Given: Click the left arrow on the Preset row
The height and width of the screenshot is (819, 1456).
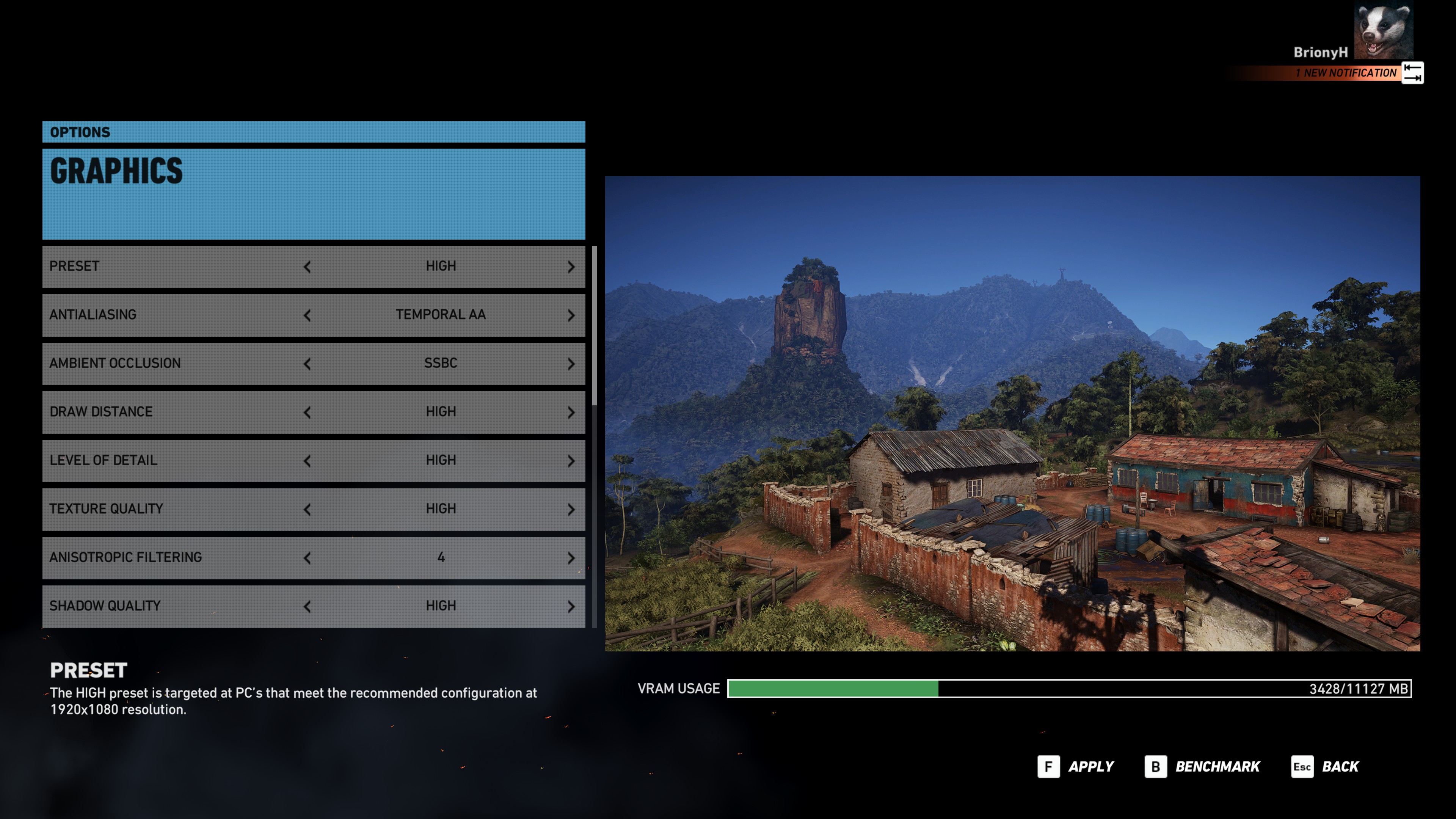Looking at the screenshot, I should point(307,267).
